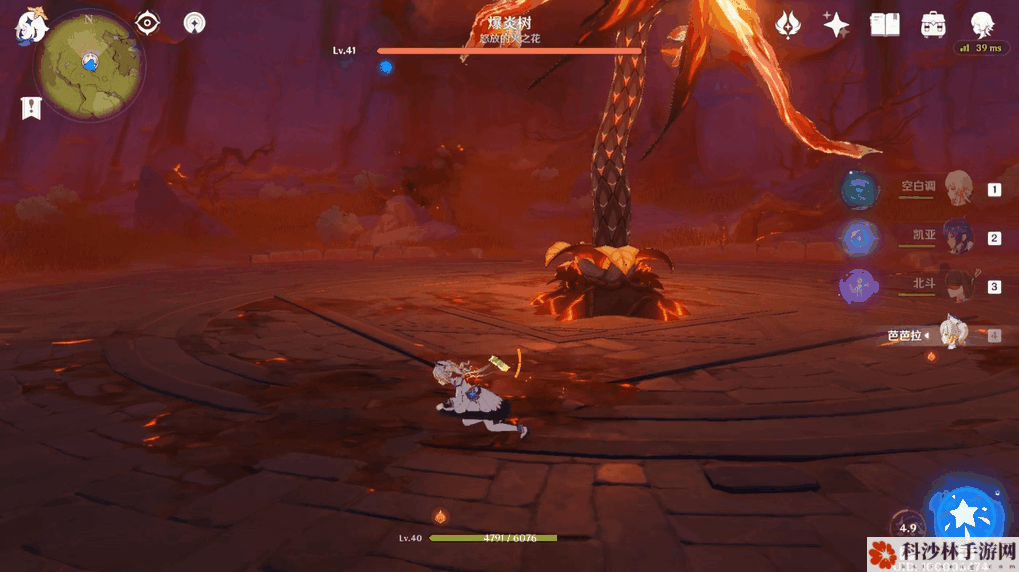Open the character screen icon
The width and height of the screenshot is (1019, 572).
tap(982, 25)
